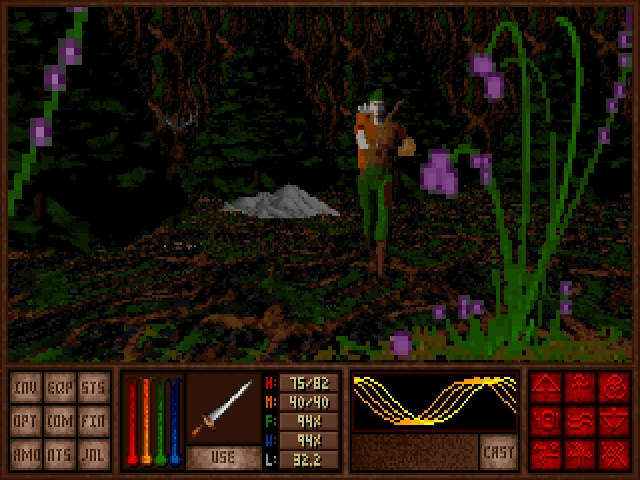Open the OPT options menu
Screen dimensions: 640x480
26,420
